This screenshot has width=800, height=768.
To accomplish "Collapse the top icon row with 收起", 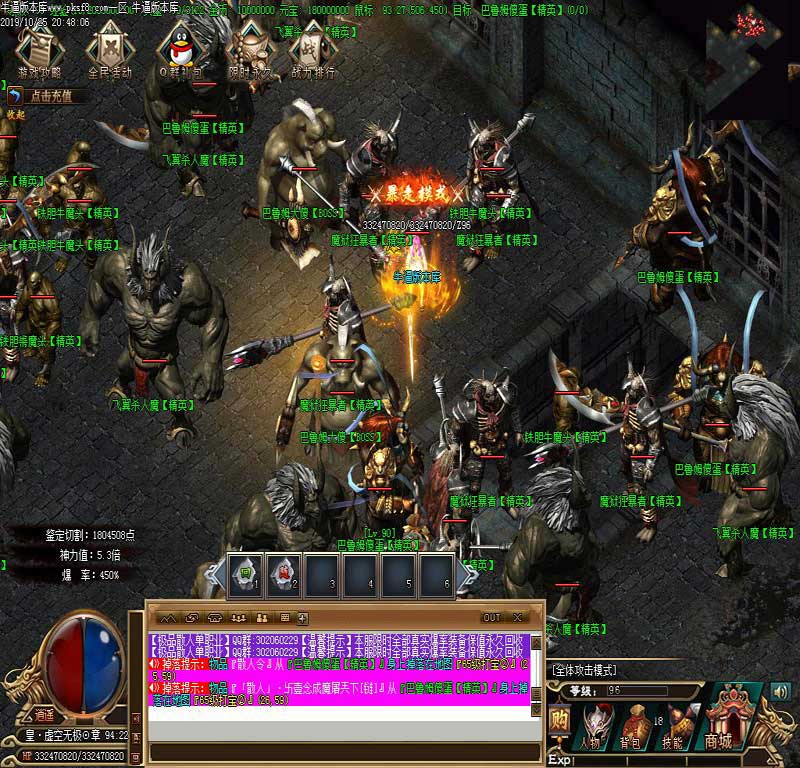I will (x=16, y=115).
